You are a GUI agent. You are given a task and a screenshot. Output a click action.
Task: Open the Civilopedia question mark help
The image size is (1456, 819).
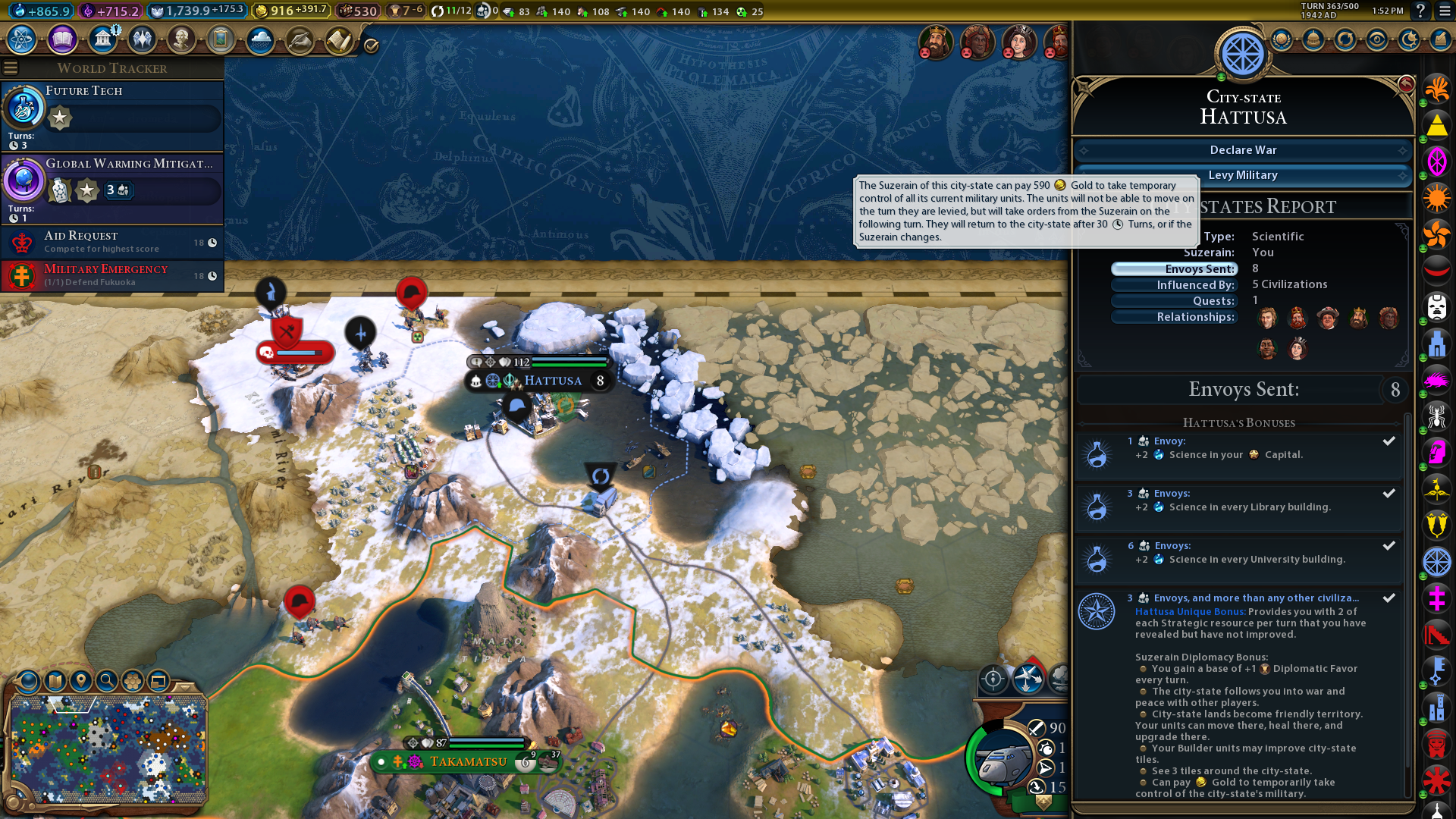tap(1420, 11)
